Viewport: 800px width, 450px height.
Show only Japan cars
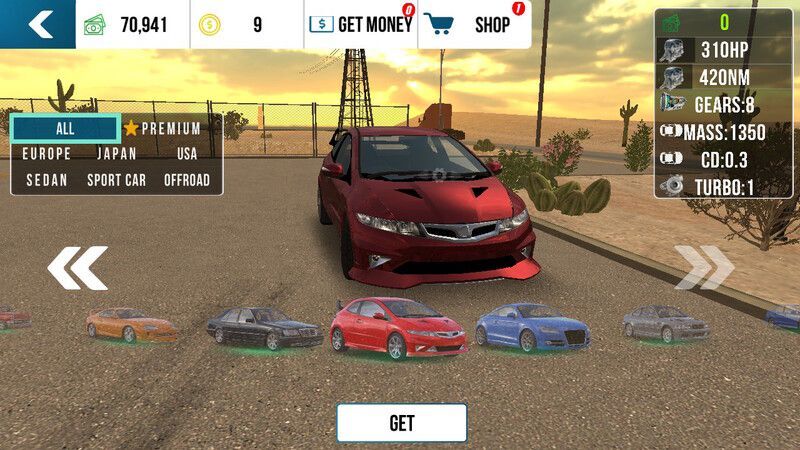(117, 154)
